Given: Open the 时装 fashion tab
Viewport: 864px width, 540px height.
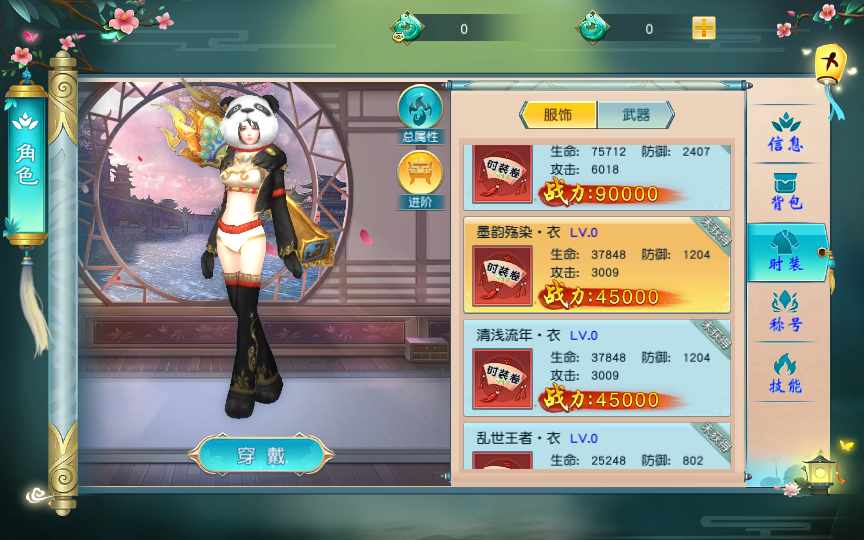Looking at the screenshot, I should point(786,252).
